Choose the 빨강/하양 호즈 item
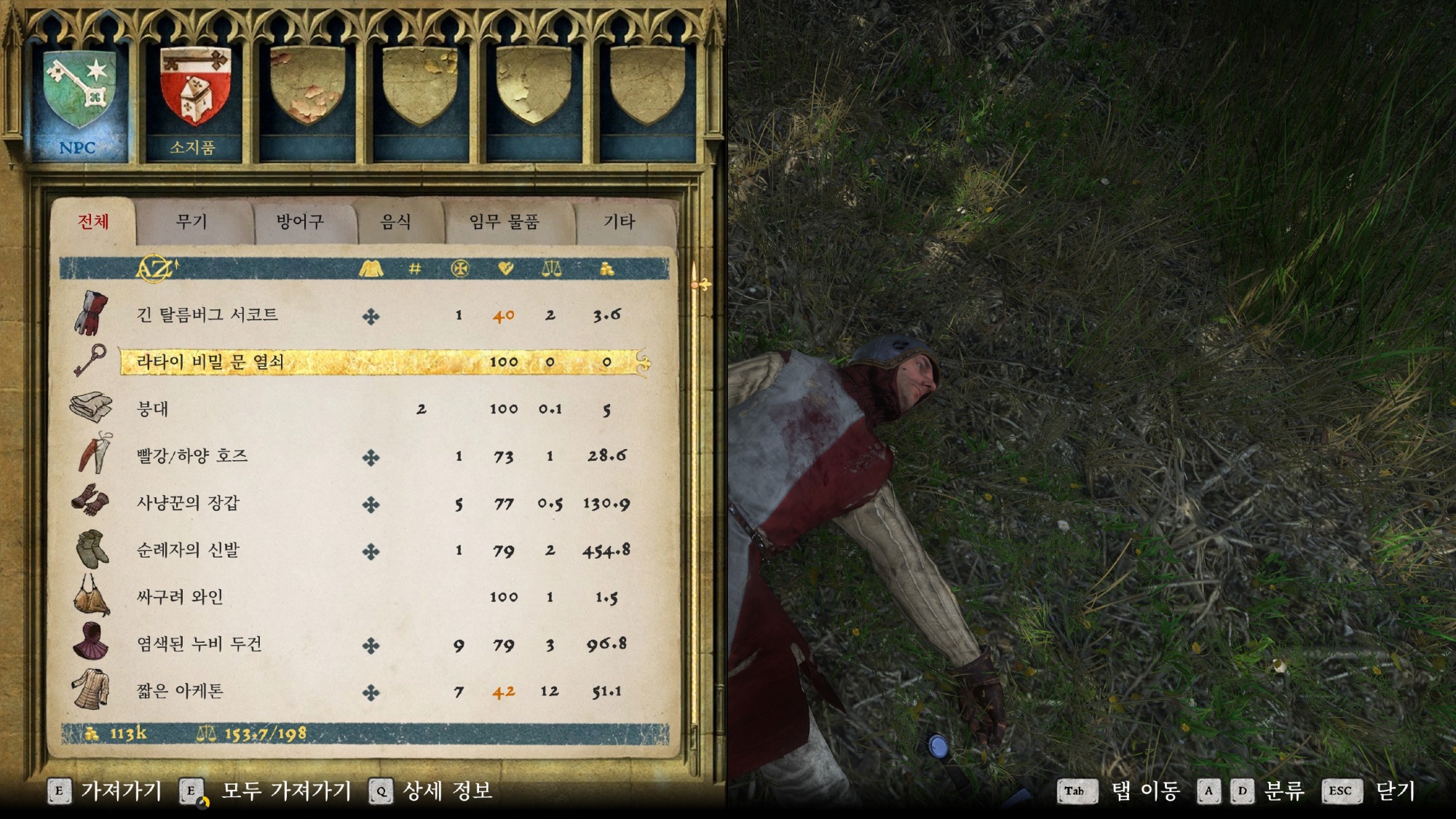Viewport: 1456px width, 819px height. pyautogui.click(x=192, y=456)
